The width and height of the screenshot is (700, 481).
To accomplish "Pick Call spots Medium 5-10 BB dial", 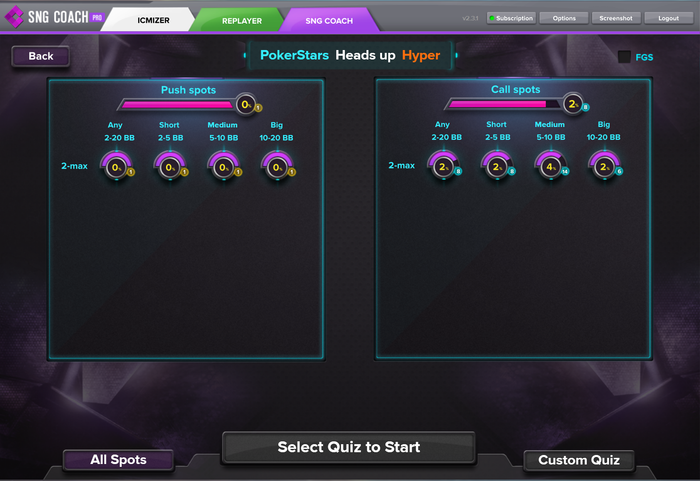I will 550,166.
